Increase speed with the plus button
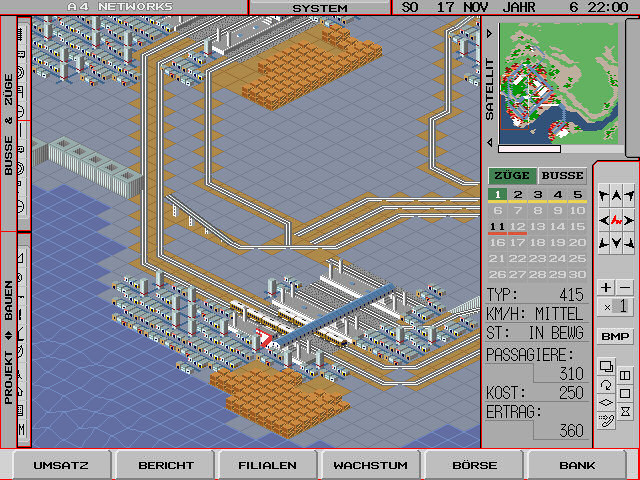Viewport: 640px width, 480px height. click(606, 288)
